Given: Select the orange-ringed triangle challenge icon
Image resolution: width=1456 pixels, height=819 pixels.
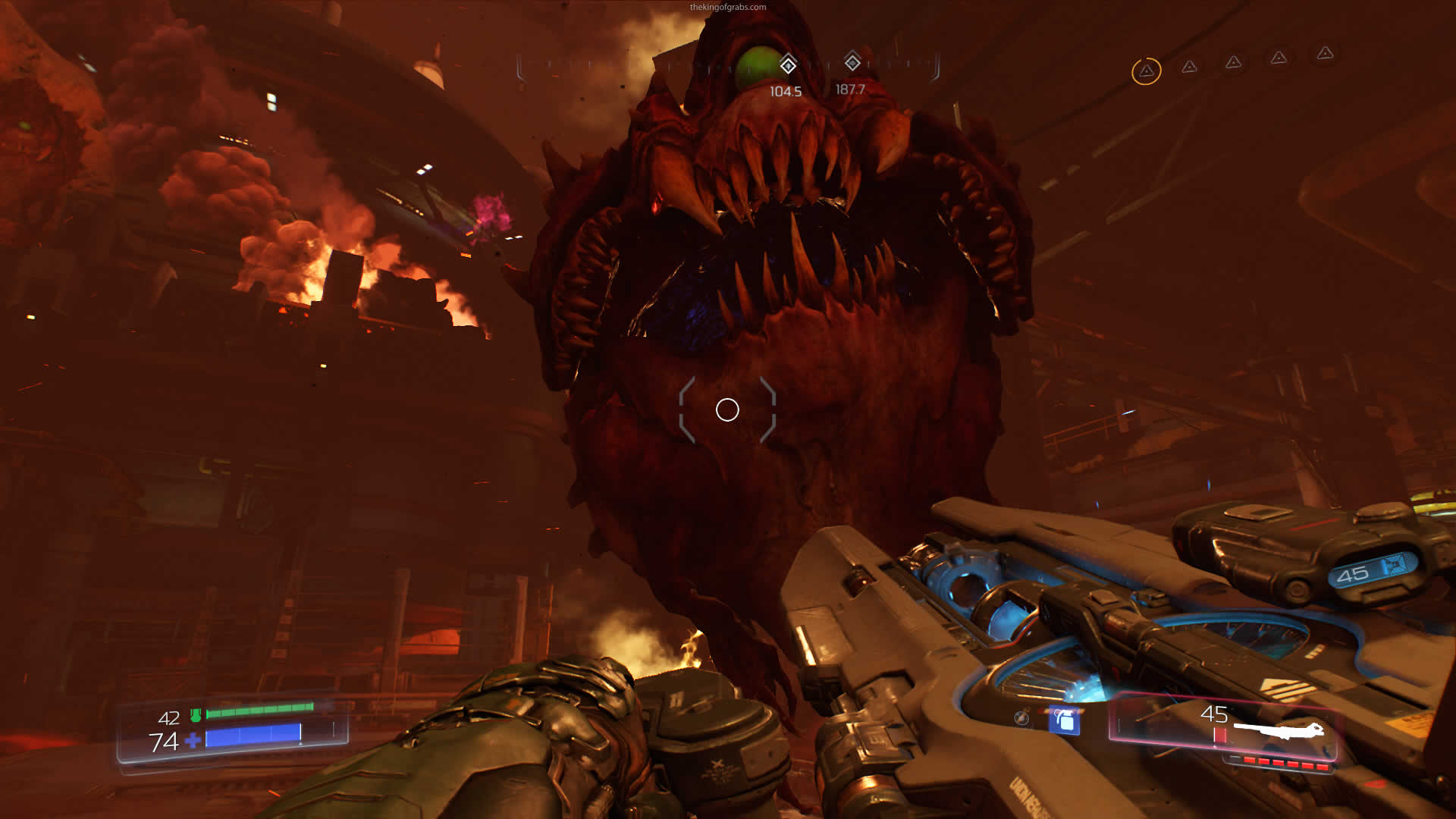Looking at the screenshot, I should tap(1146, 71).
